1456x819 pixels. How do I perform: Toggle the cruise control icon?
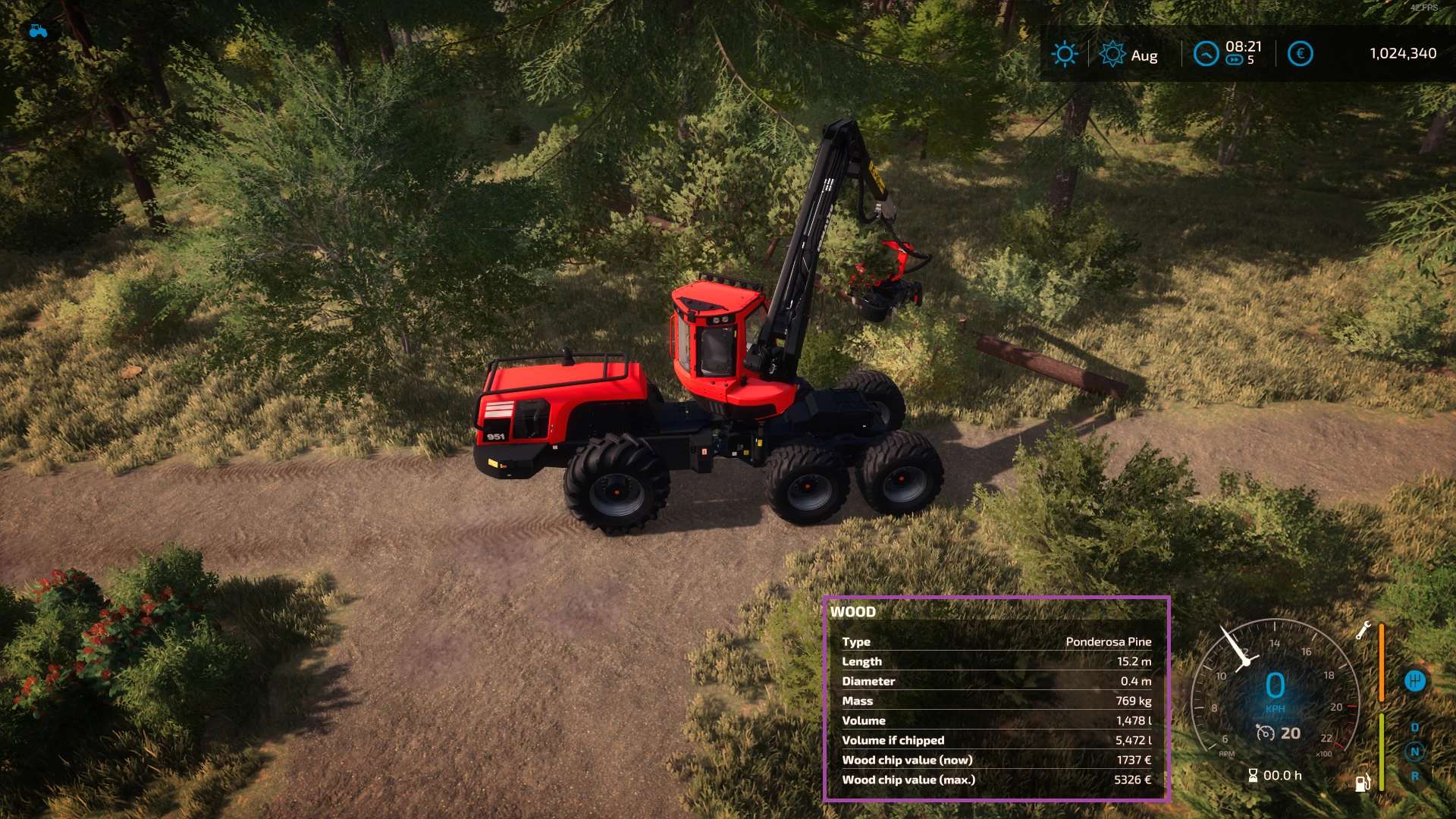pos(1265,733)
